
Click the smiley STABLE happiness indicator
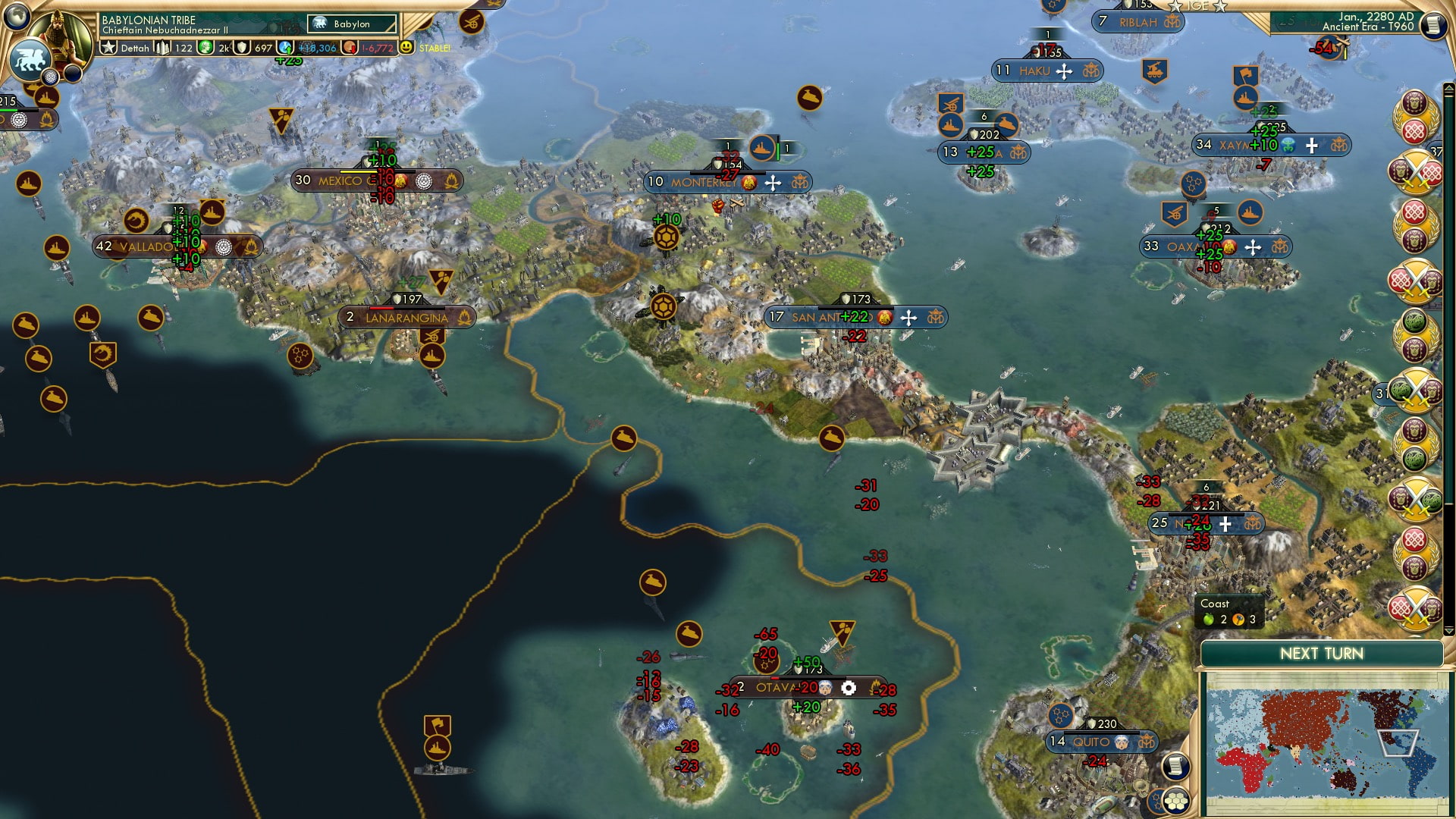click(x=406, y=48)
